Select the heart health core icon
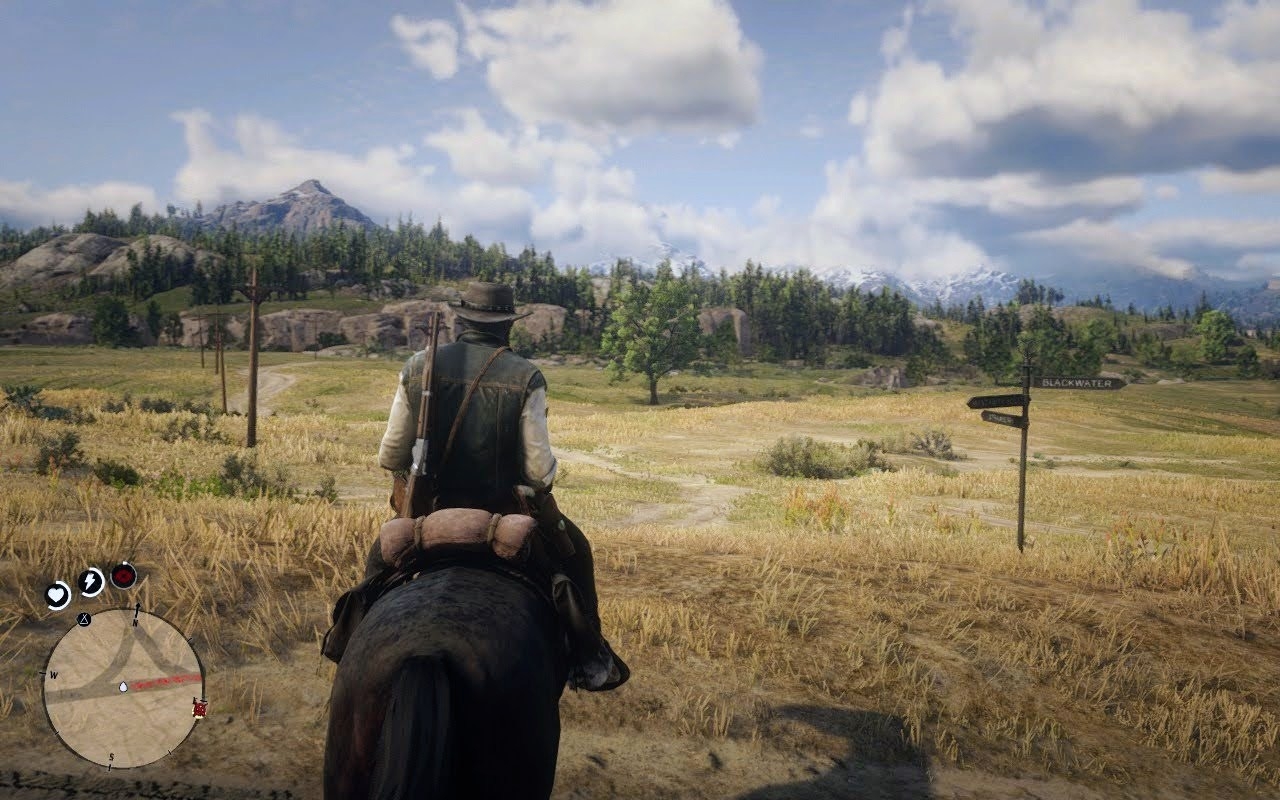 [58, 594]
